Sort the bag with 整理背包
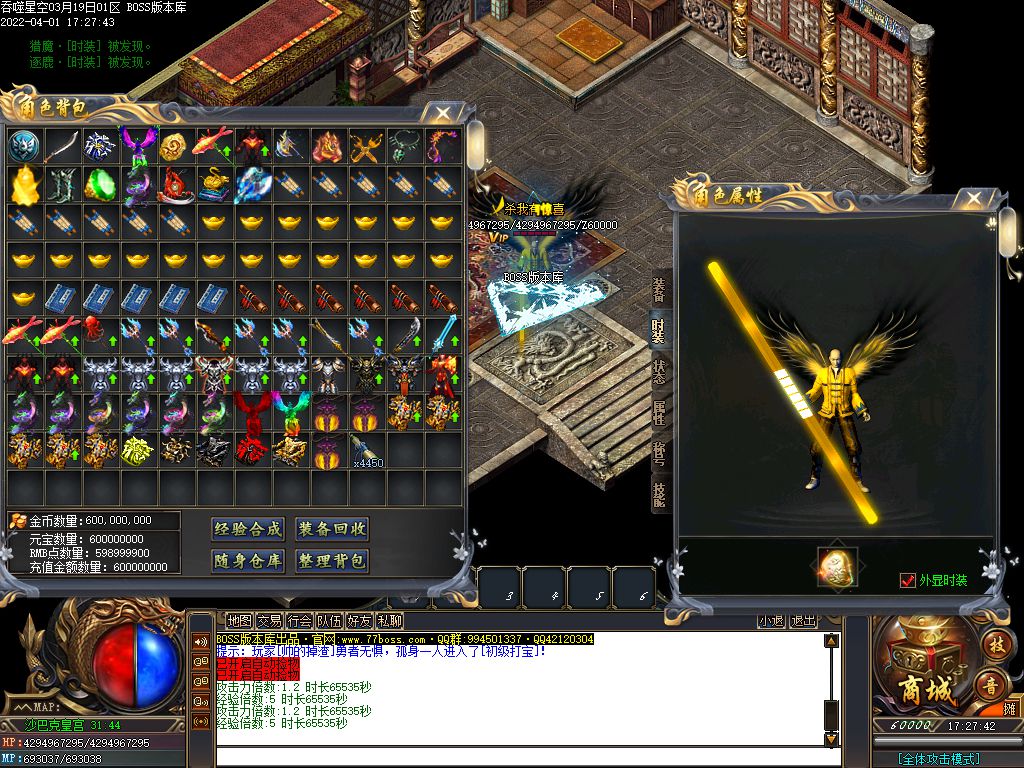This screenshot has width=1024, height=768. pyautogui.click(x=332, y=561)
